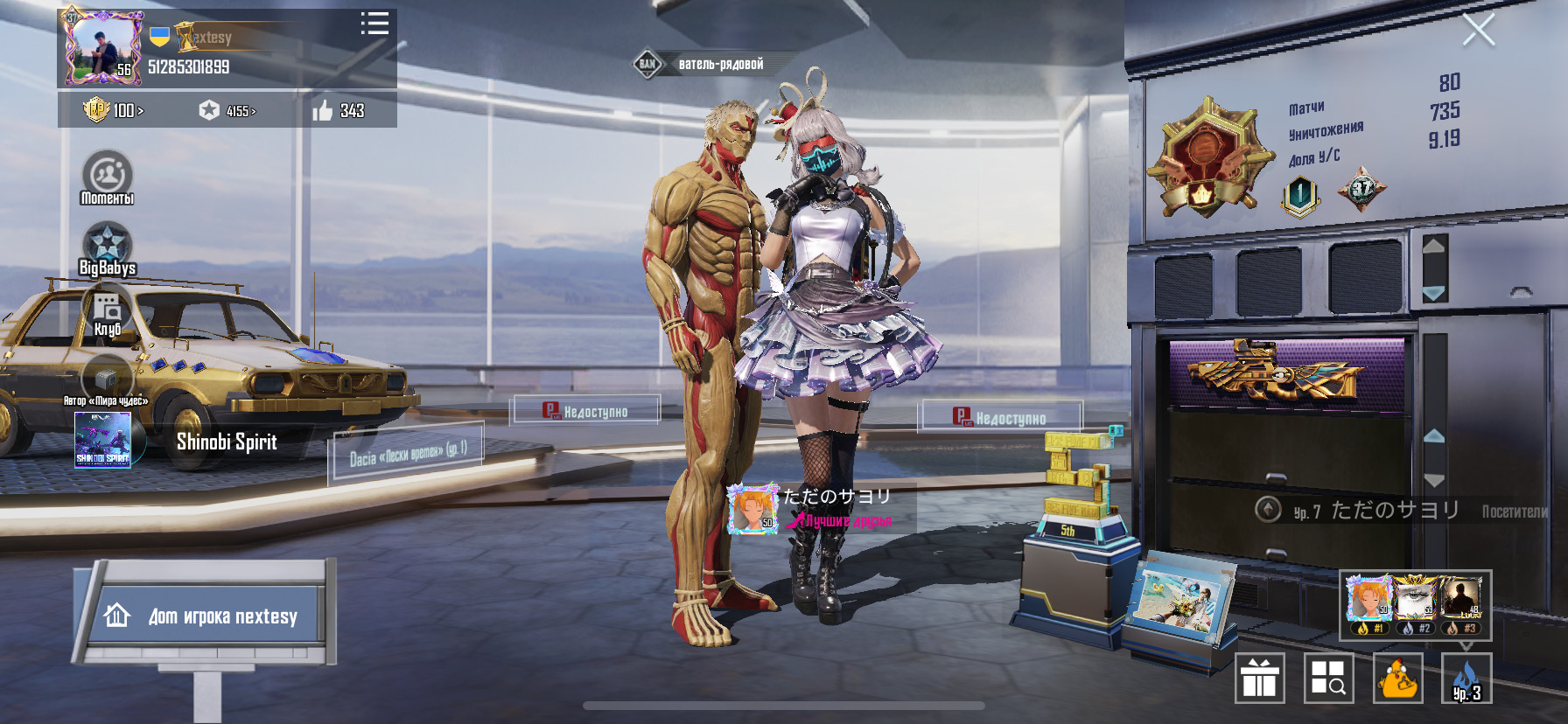Visit Дом игрока nextesy
Viewport: 1568px width, 724px height.
click(x=210, y=616)
